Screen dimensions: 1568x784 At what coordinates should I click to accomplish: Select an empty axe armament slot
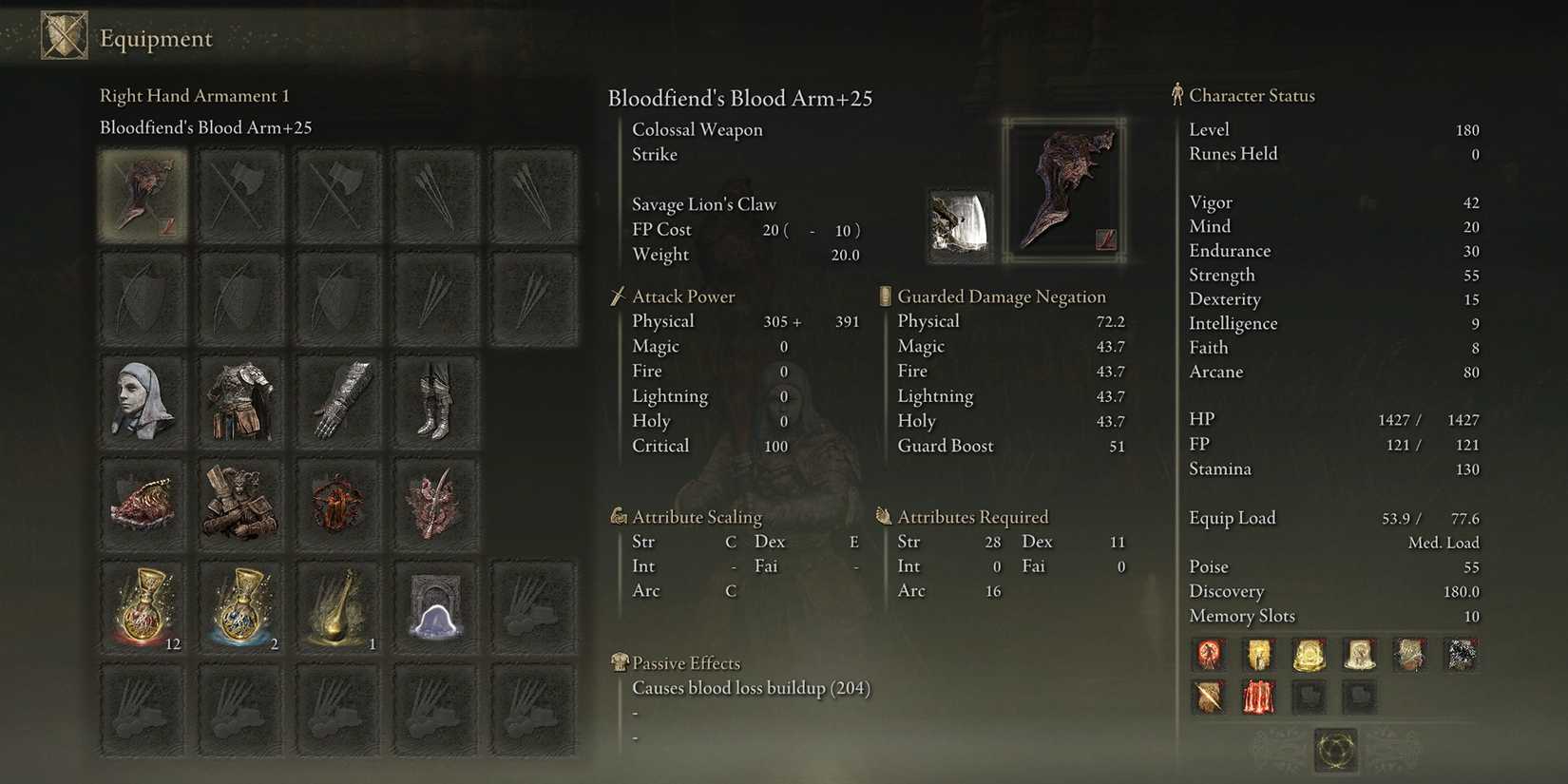[240, 195]
